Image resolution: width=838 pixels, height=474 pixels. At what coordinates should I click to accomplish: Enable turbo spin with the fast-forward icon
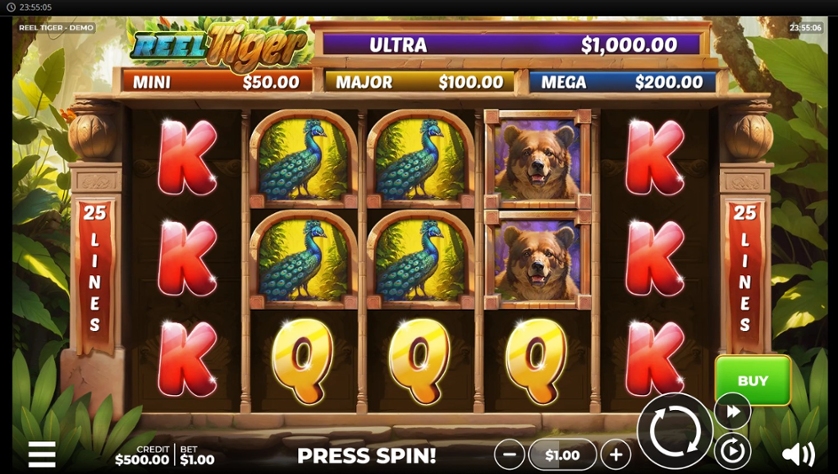click(732, 411)
